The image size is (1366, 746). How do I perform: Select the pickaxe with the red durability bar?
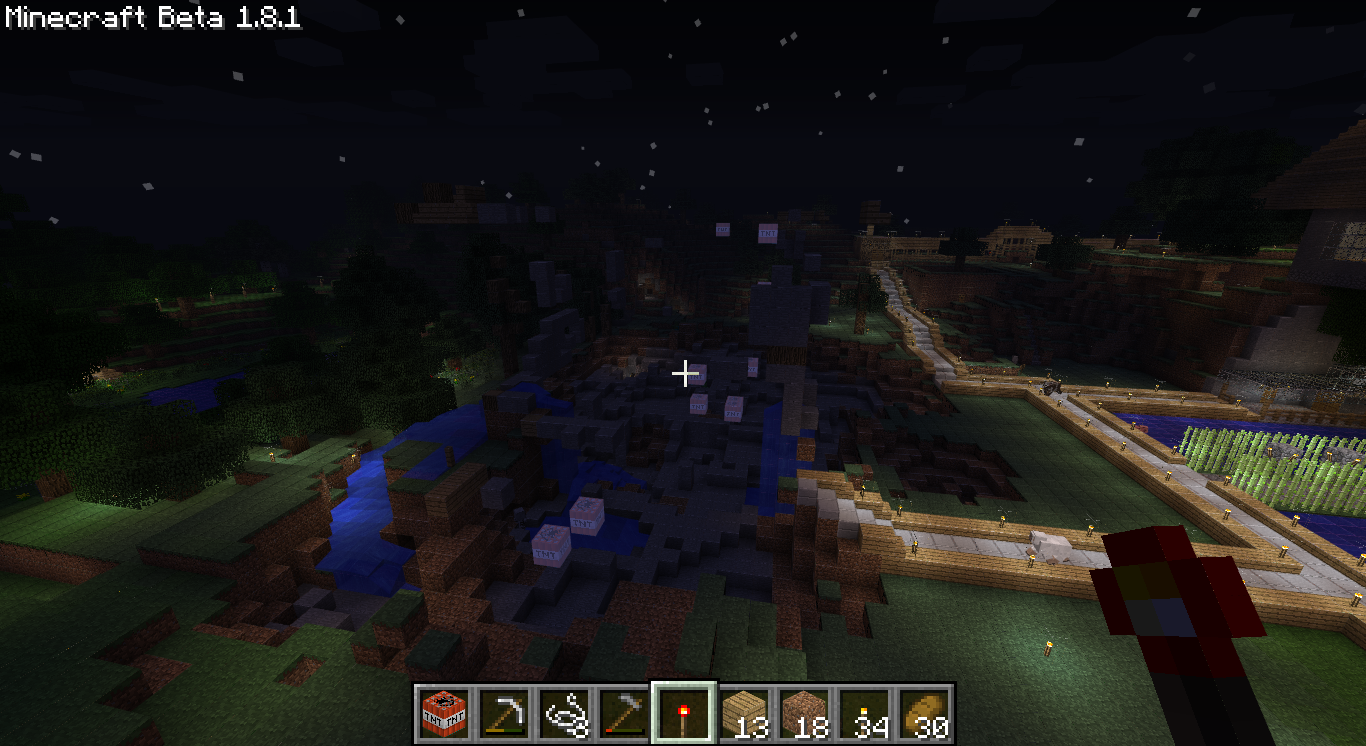pos(624,713)
